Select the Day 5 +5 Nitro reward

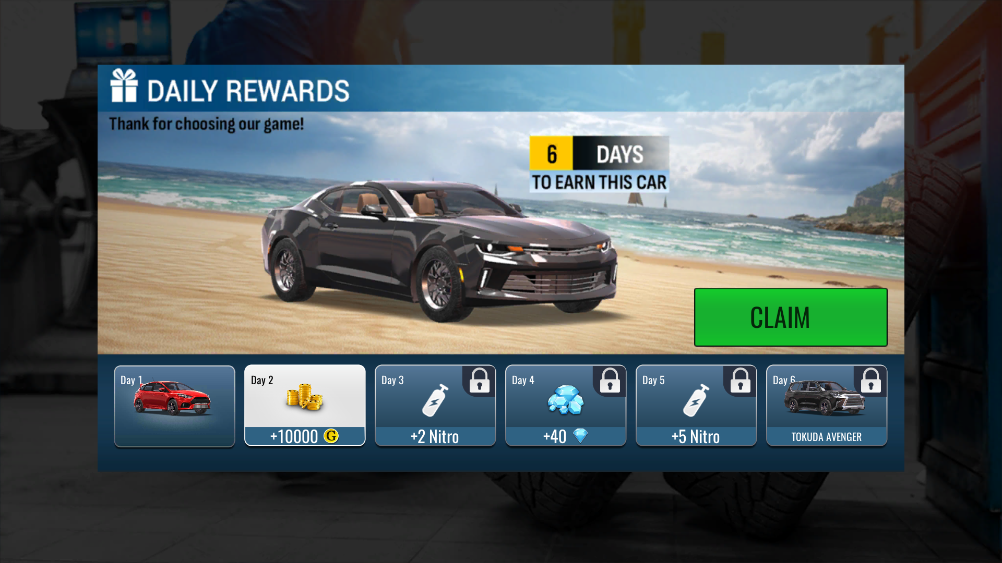696,405
